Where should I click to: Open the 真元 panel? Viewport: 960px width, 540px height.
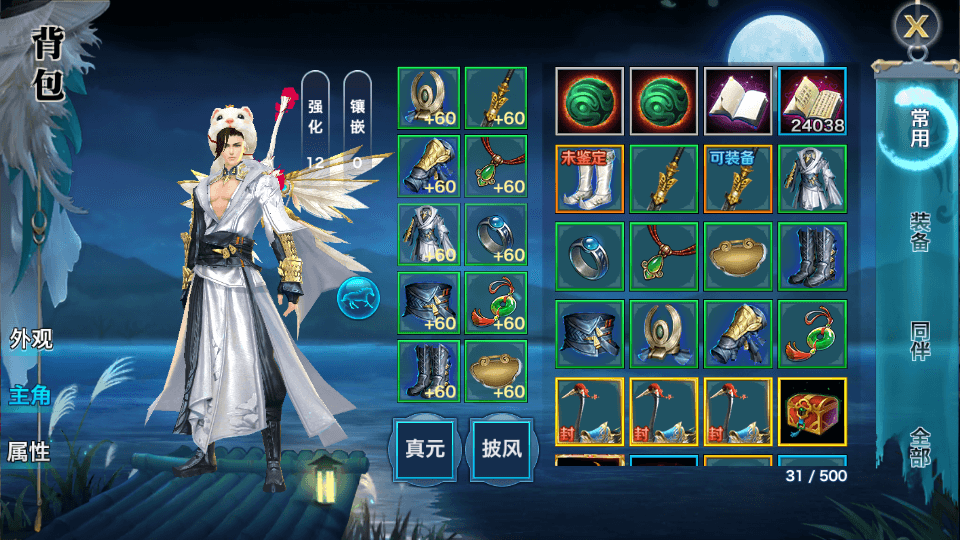click(424, 448)
